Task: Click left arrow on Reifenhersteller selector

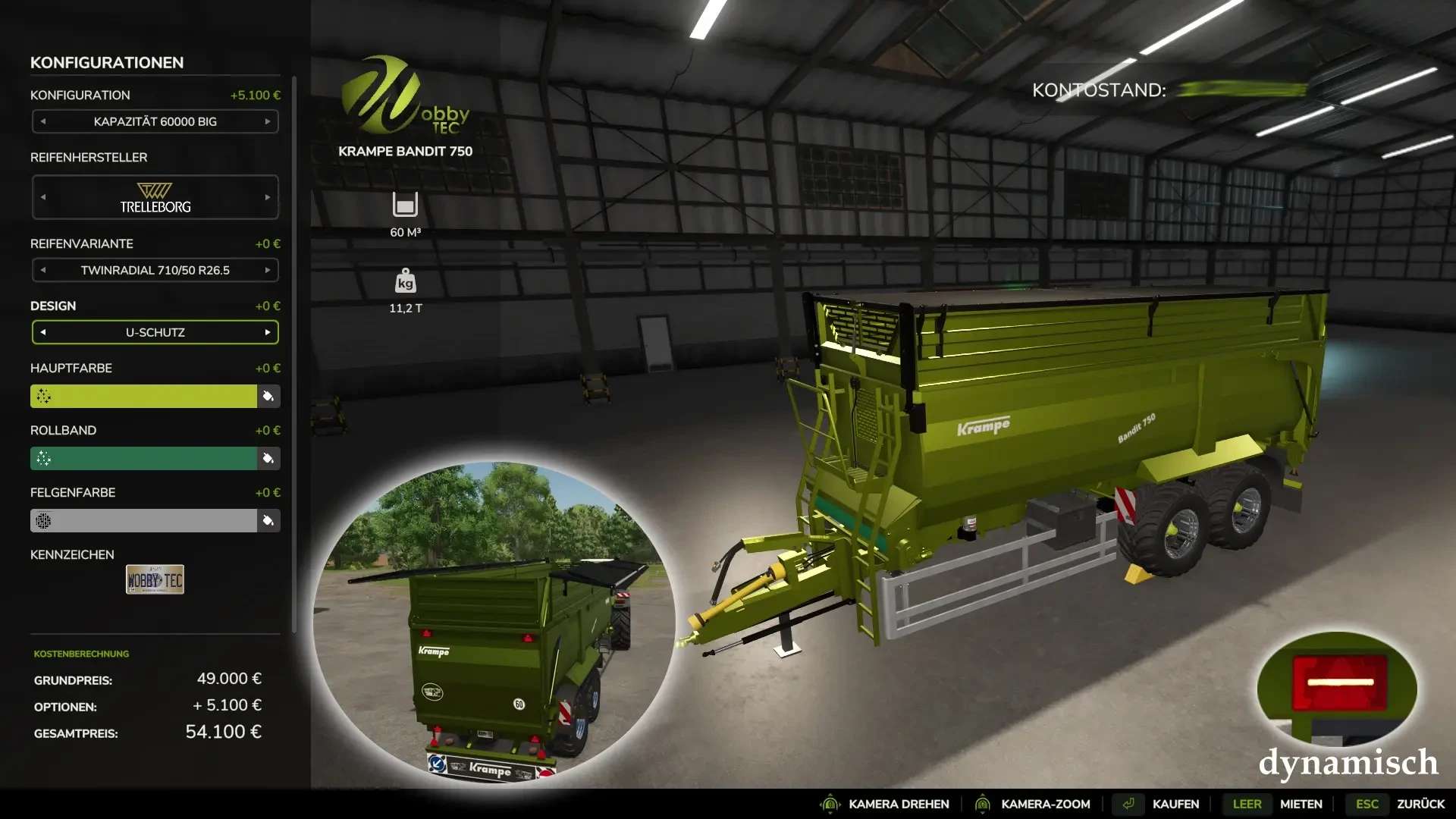Action: 43,196
